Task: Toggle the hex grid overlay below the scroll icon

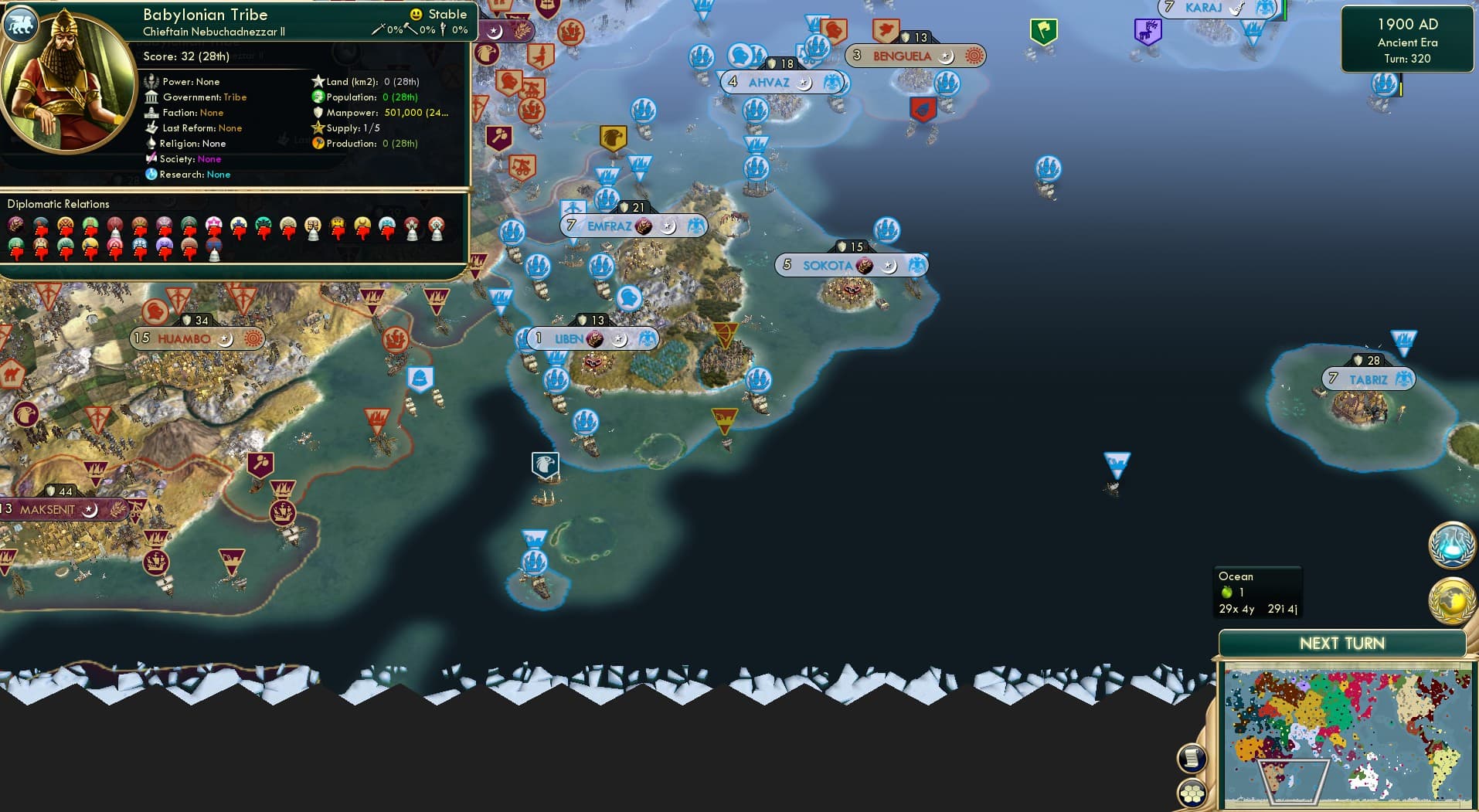Action: click(1192, 791)
